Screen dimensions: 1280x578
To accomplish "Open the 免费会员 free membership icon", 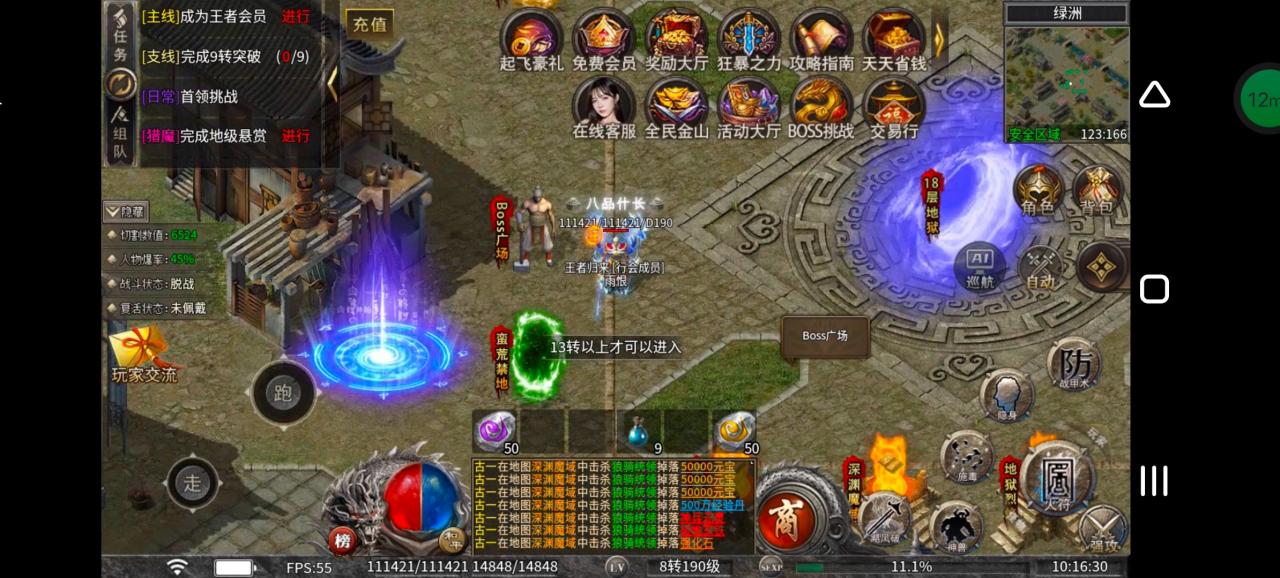I will pyautogui.click(x=604, y=37).
